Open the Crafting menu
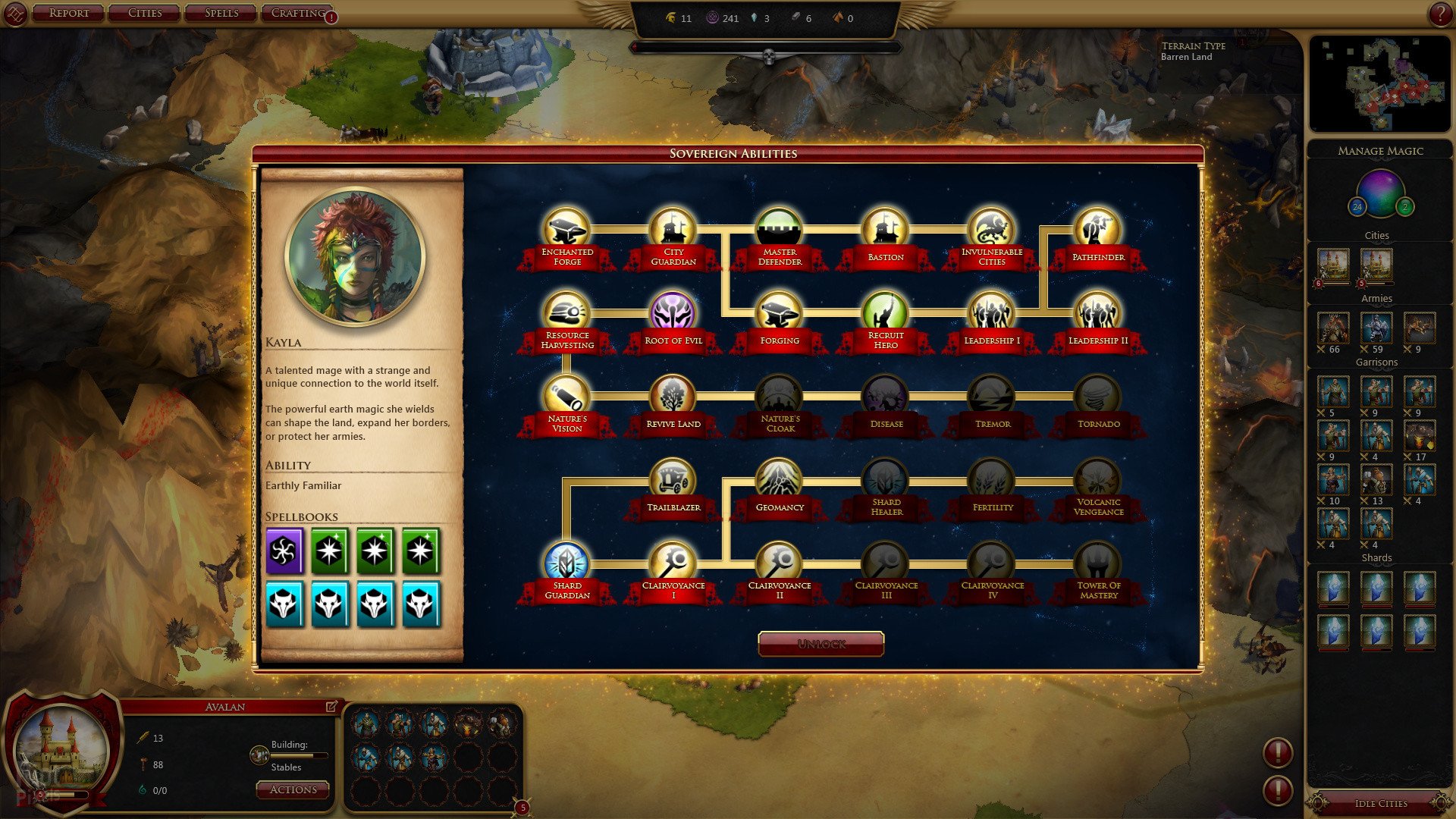 (x=297, y=13)
